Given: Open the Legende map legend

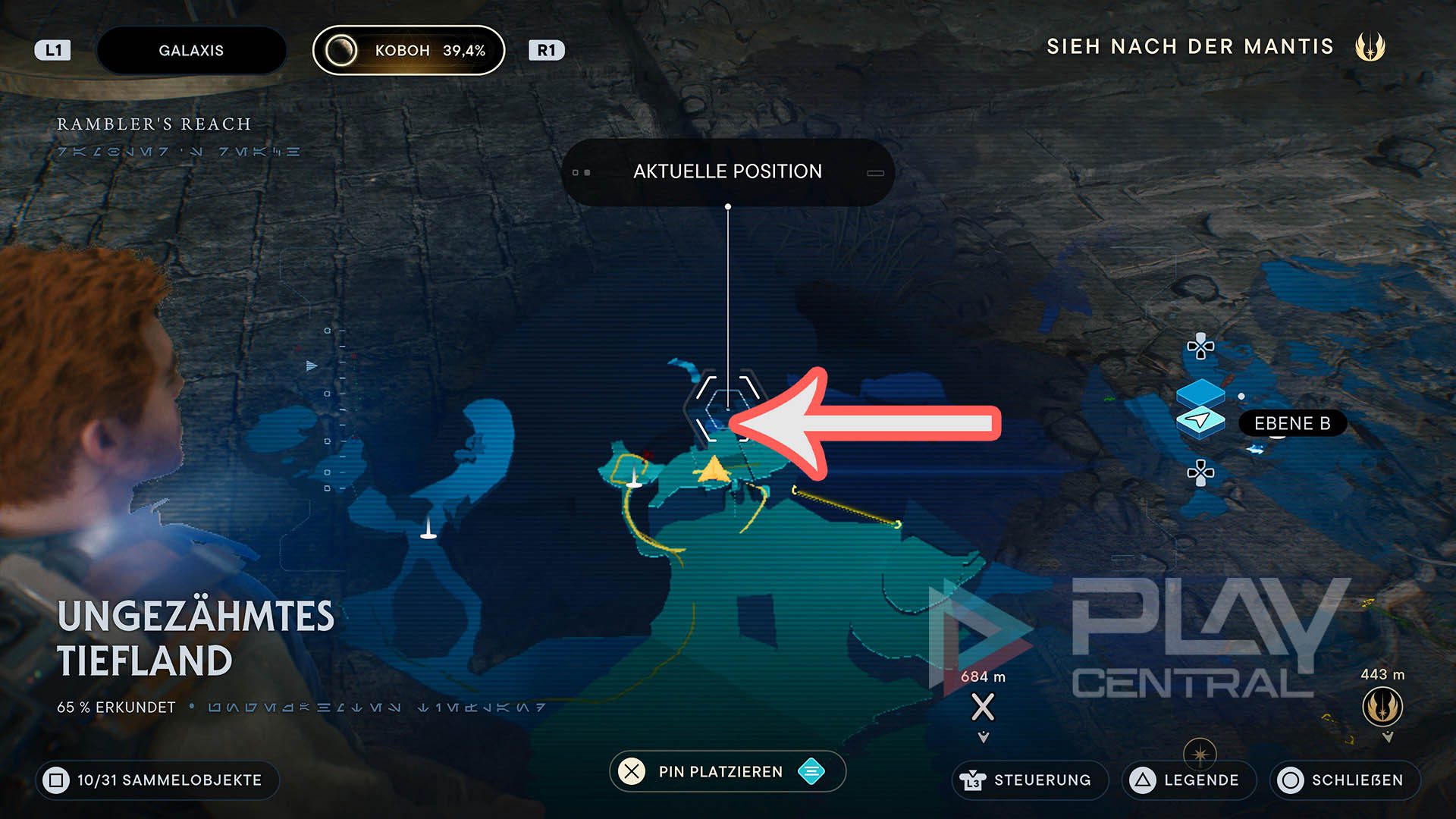Looking at the screenshot, I should [x=1188, y=780].
